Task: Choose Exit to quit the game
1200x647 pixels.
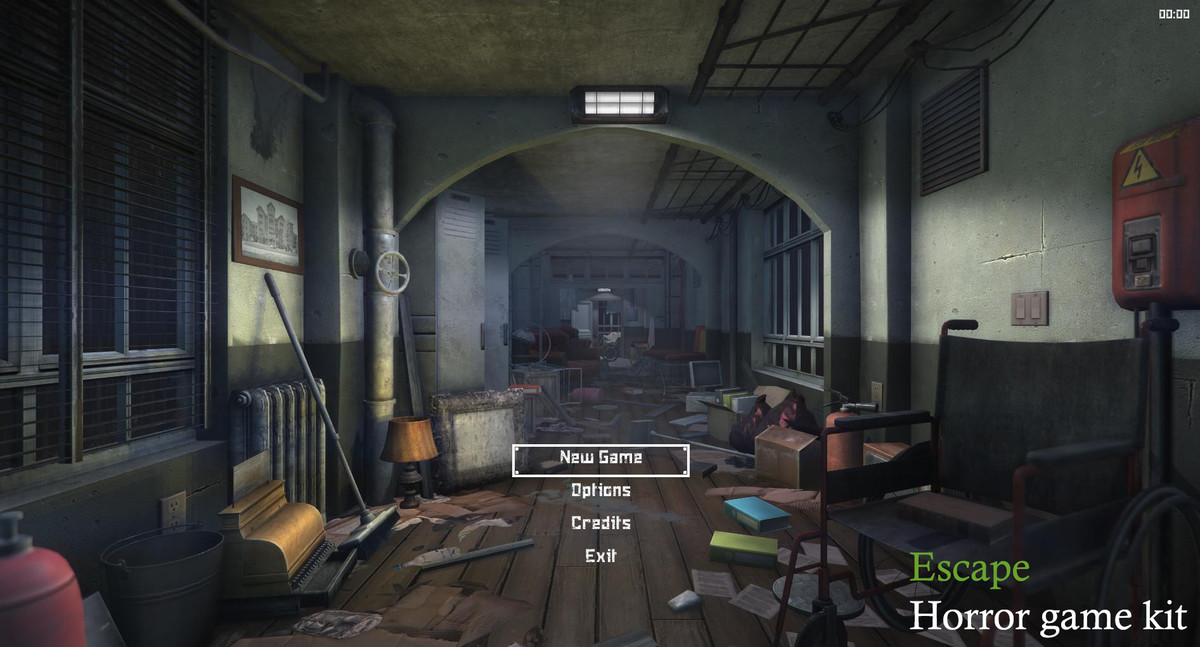Action: [600, 556]
